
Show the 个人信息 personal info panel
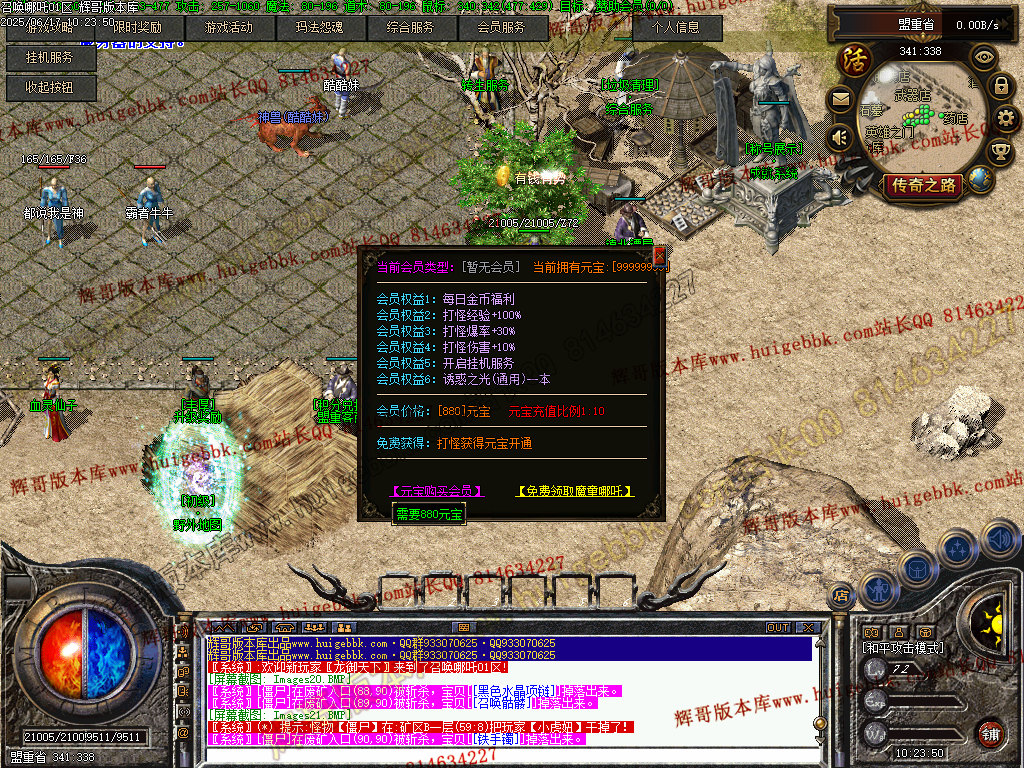pos(678,28)
